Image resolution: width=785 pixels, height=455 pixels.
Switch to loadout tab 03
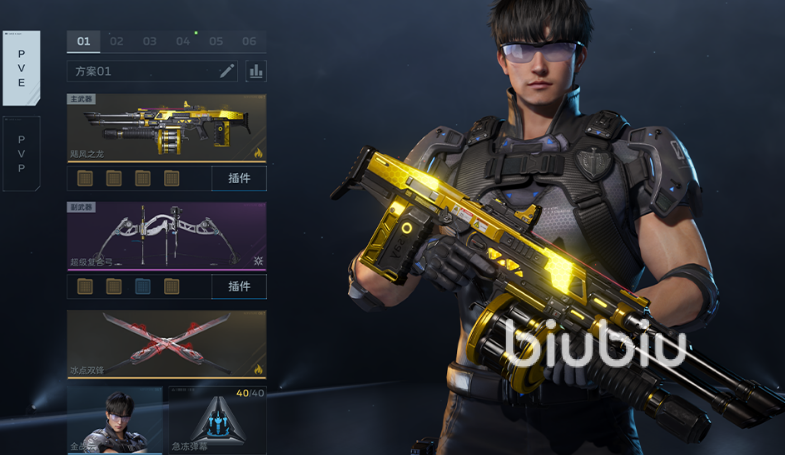pyautogui.click(x=150, y=41)
